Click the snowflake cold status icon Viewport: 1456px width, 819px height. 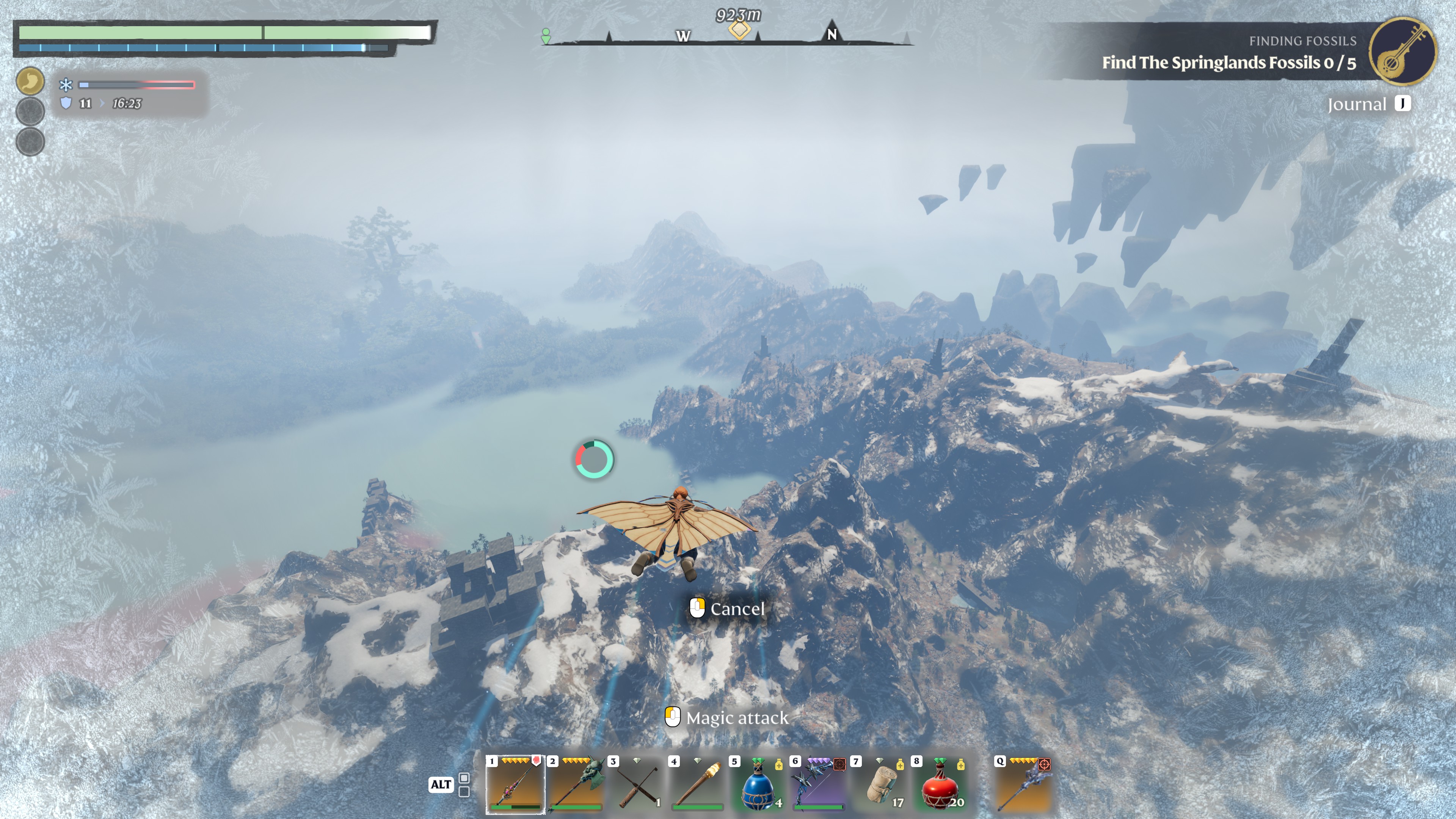point(66,85)
